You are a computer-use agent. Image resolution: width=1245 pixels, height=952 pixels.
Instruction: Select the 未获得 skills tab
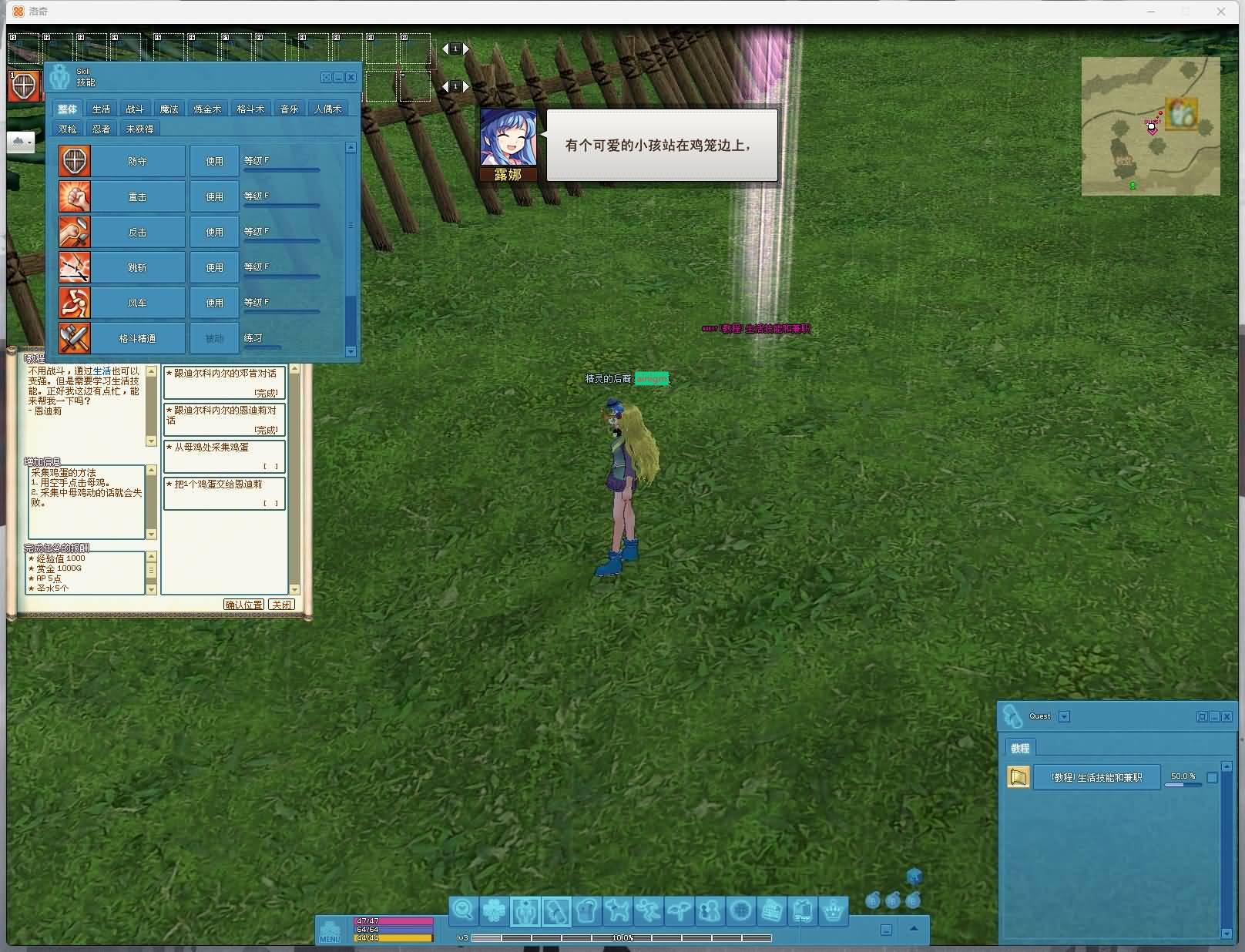point(139,129)
